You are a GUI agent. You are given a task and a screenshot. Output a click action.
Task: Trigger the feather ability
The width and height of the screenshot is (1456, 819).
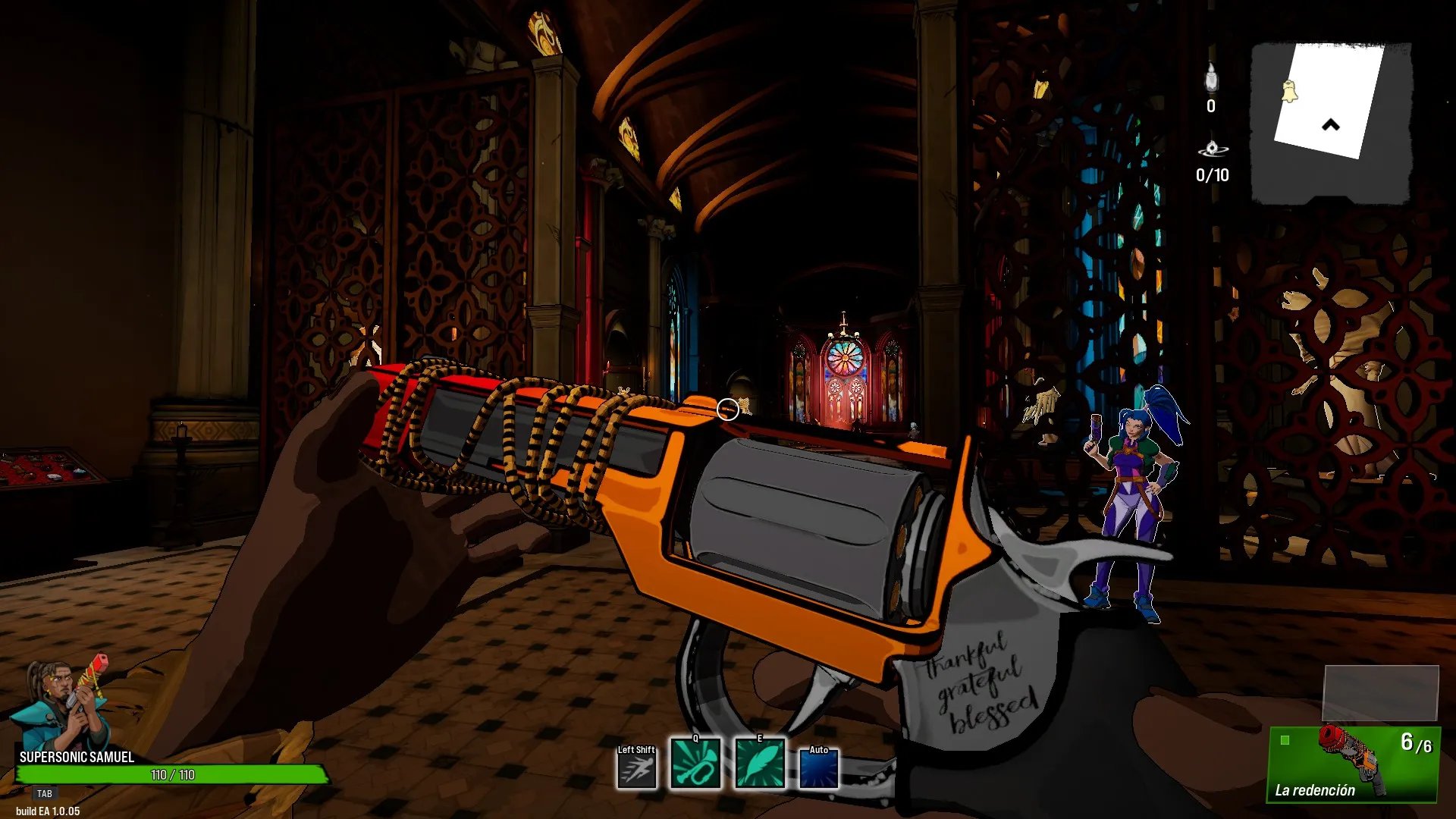click(x=759, y=764)
